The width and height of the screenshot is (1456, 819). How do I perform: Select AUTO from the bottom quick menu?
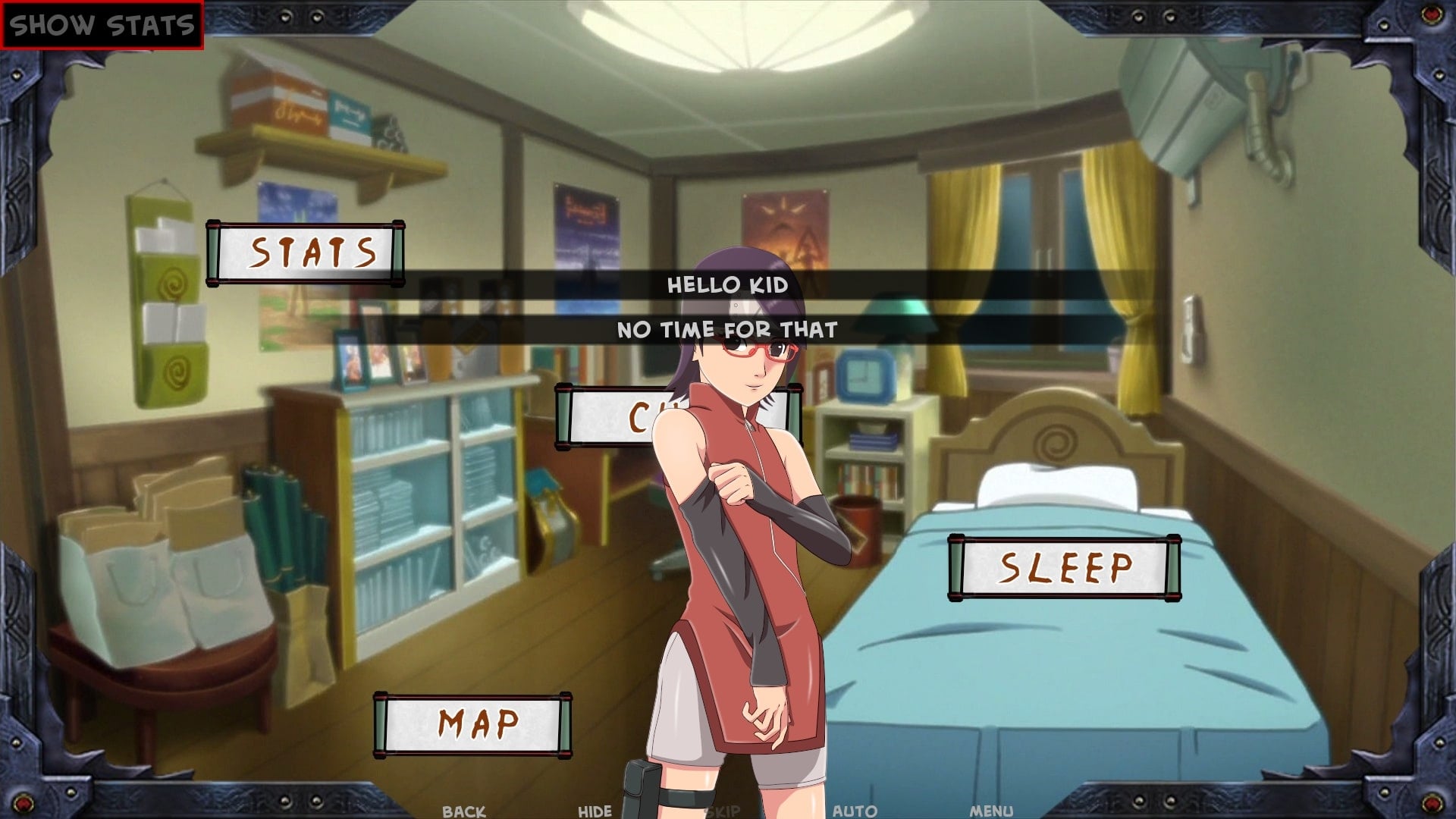[x=853, y=810]
